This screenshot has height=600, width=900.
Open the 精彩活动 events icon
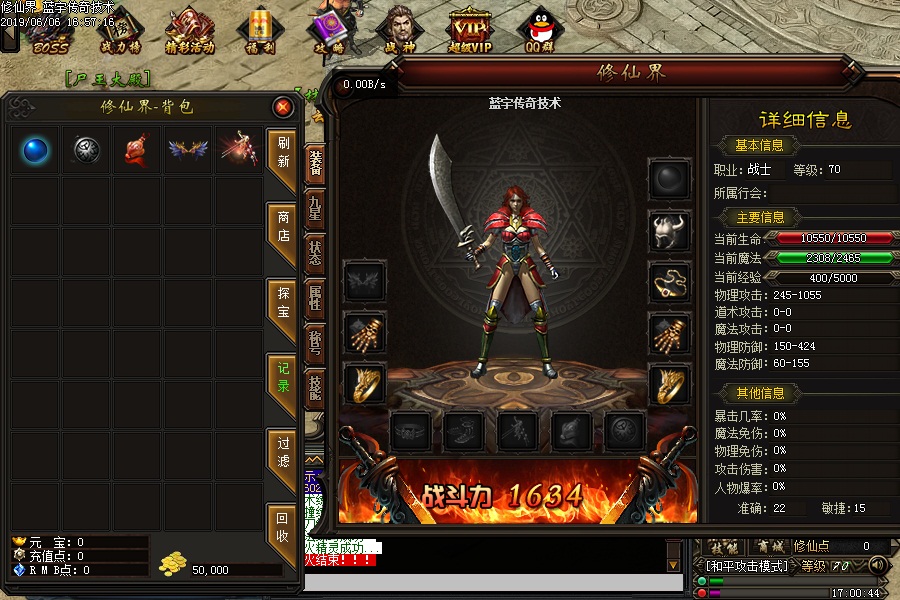190,31
